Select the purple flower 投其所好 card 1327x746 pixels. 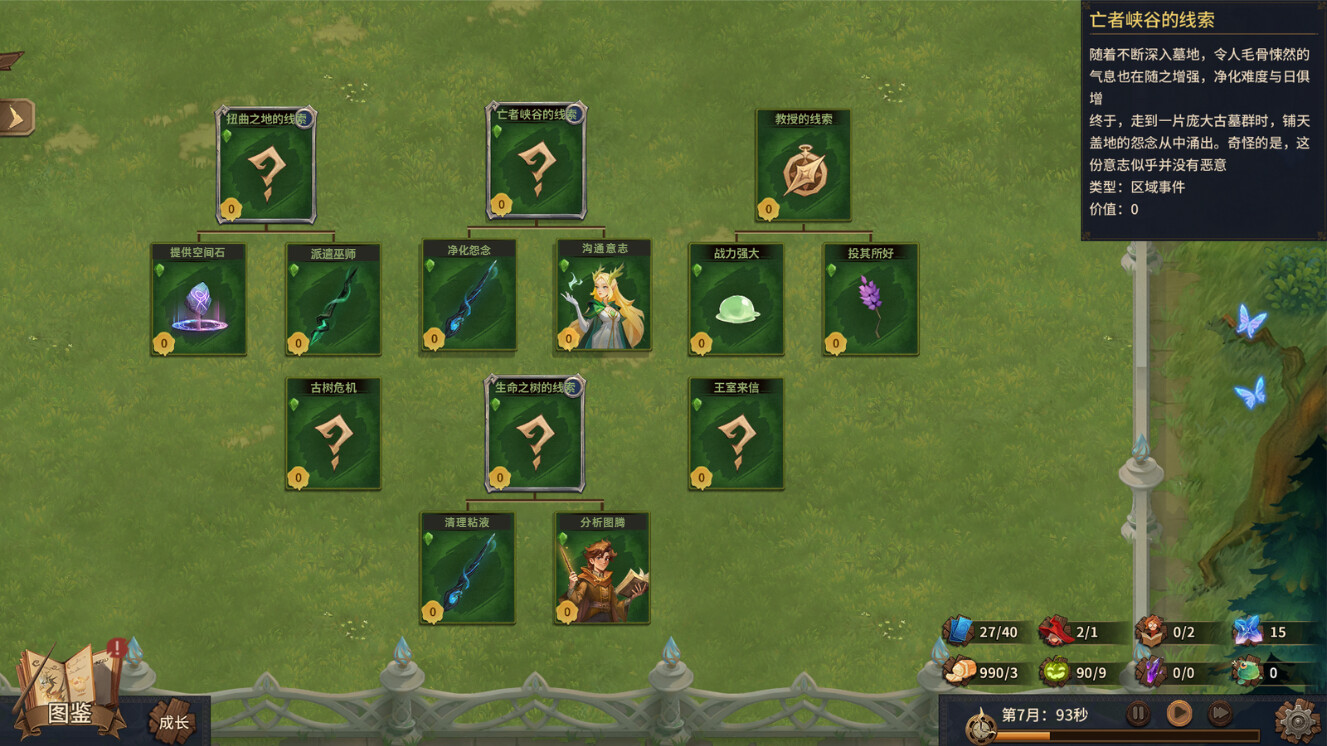tap(869, 299)
